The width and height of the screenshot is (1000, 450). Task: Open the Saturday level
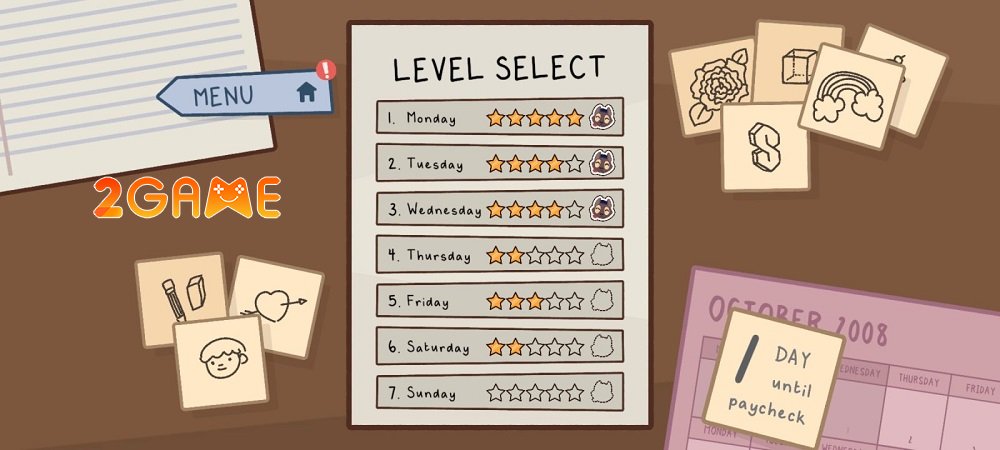click(x=499, y=347)
